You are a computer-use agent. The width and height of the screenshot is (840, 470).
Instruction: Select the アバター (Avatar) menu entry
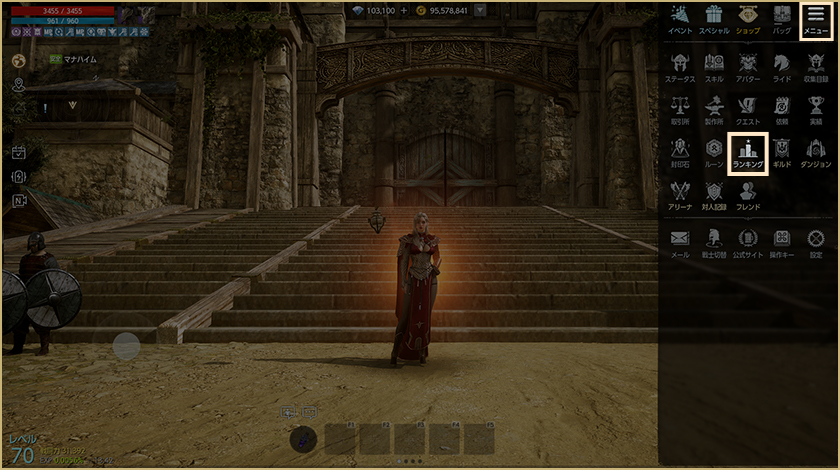tap(748, 66)
